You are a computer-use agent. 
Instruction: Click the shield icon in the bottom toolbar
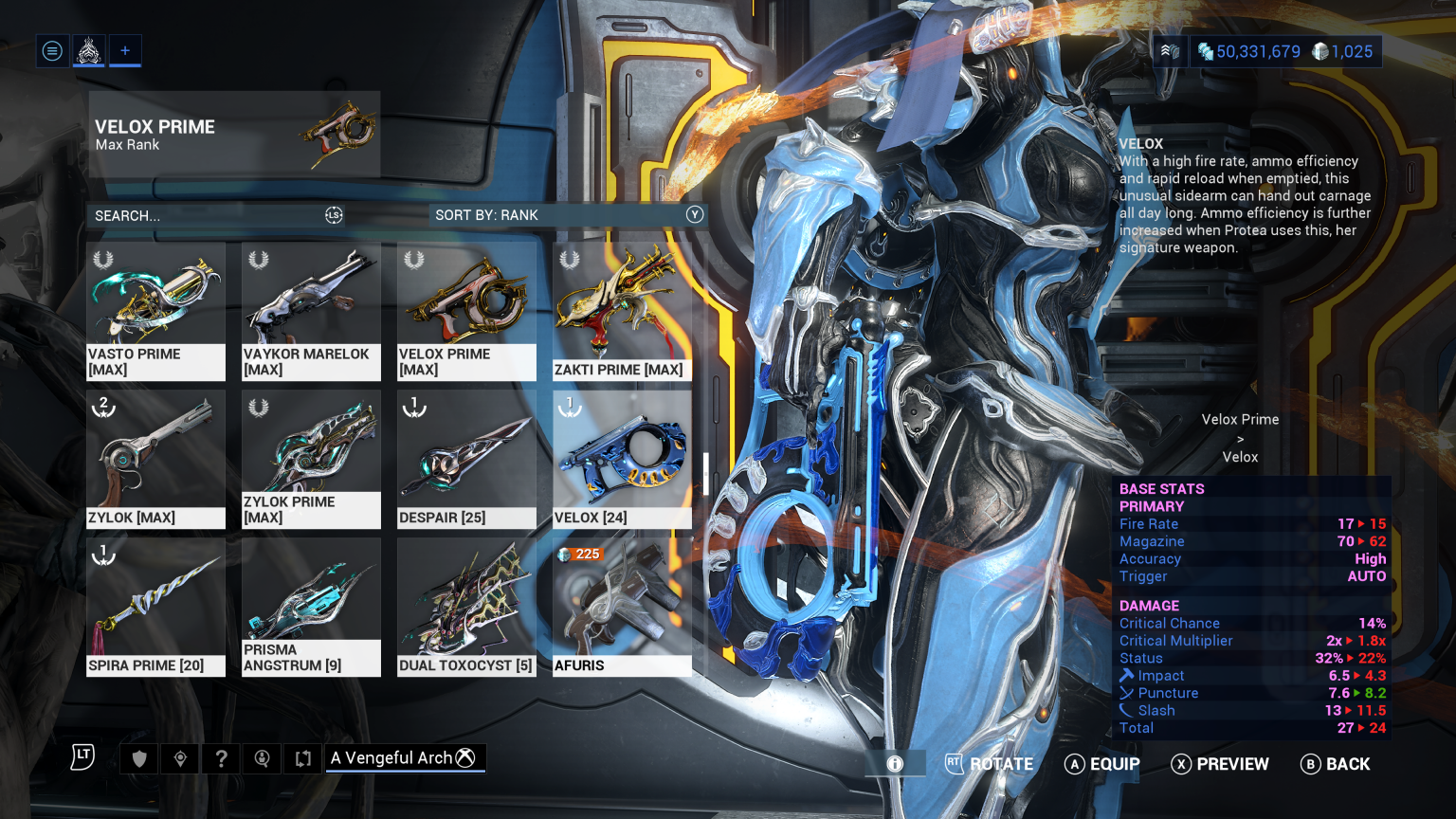[138, 757]
